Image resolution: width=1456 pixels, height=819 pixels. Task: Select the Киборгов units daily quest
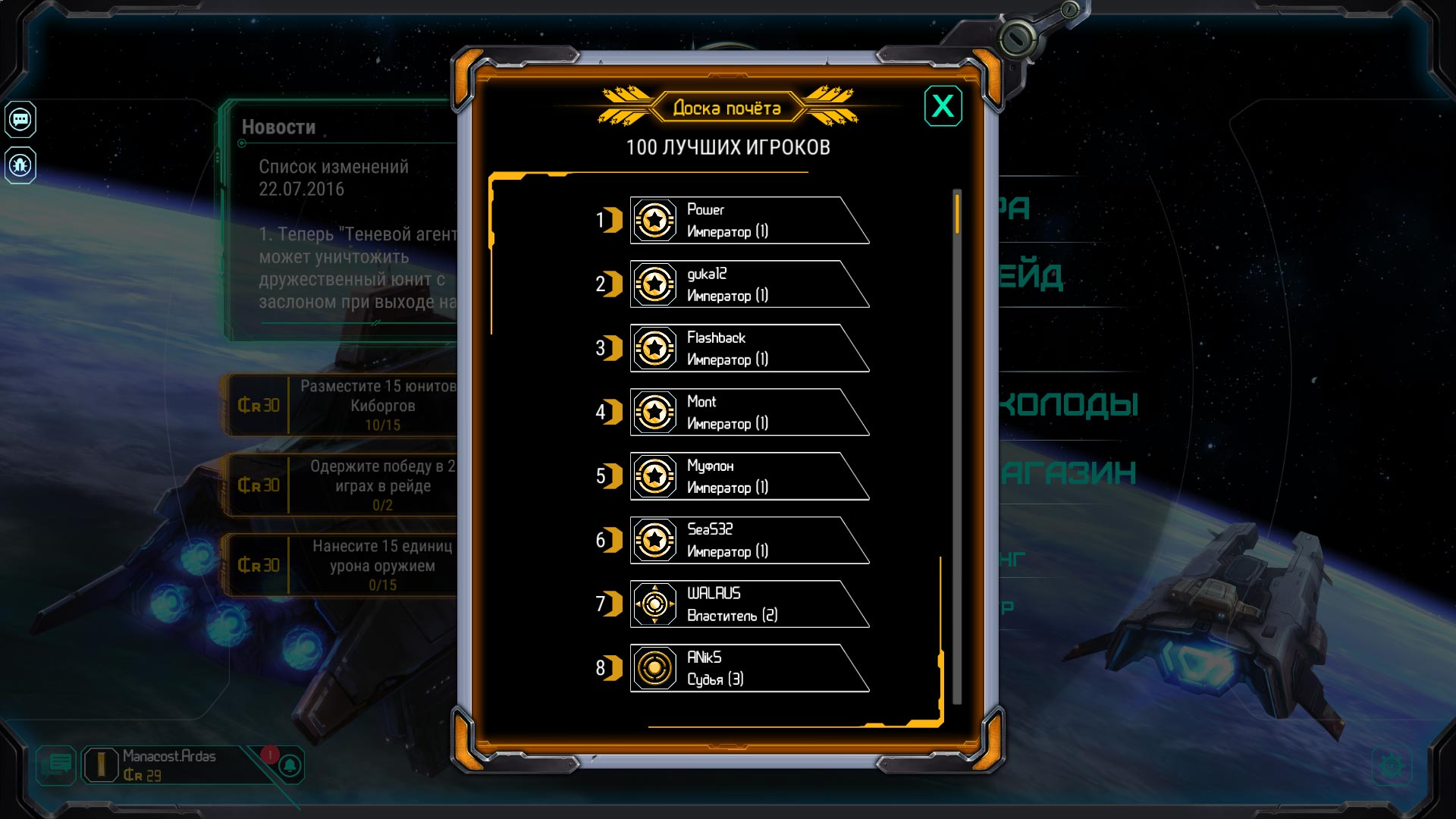341,406
